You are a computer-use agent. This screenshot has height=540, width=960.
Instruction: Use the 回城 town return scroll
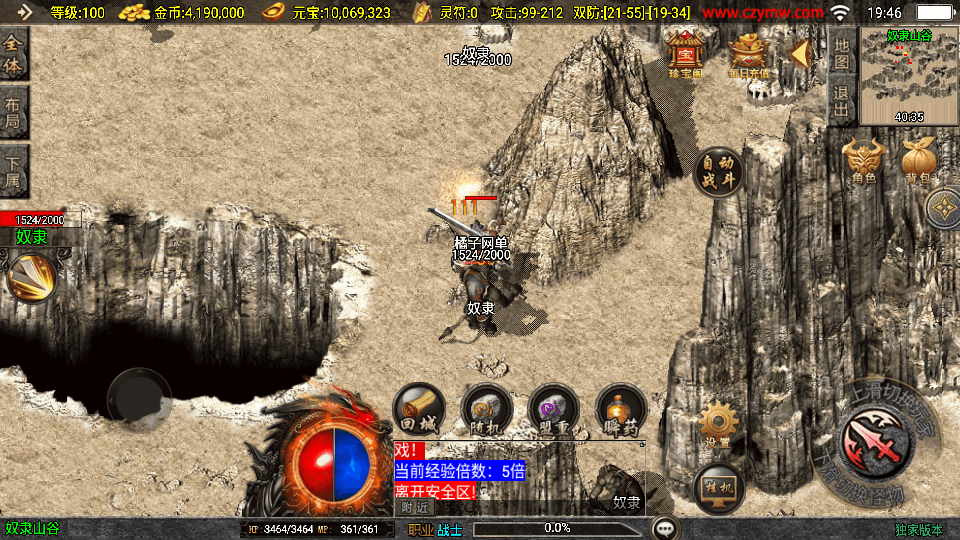click(419, 409)
